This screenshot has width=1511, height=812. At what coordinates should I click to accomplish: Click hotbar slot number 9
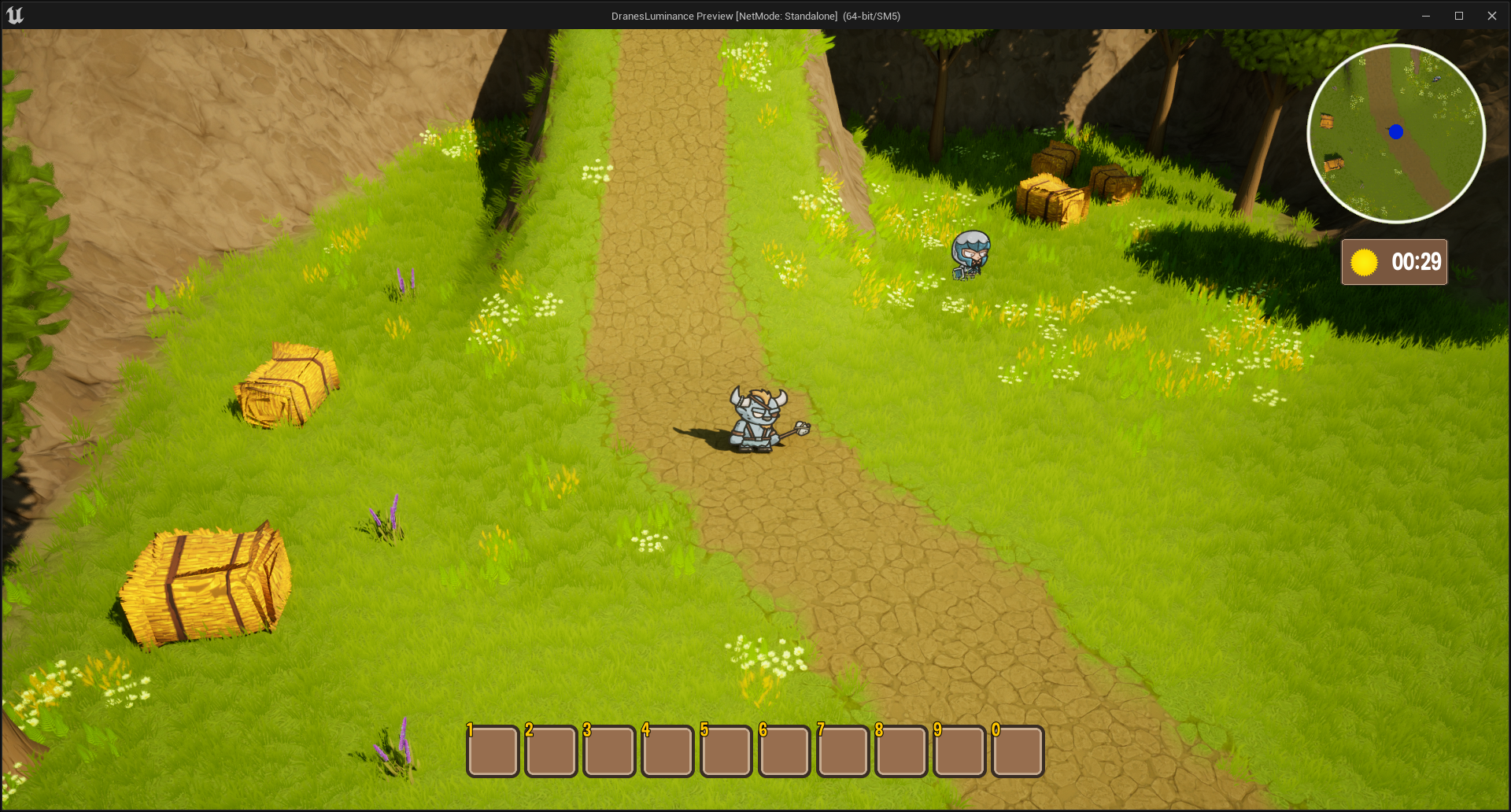coord(959,751)
